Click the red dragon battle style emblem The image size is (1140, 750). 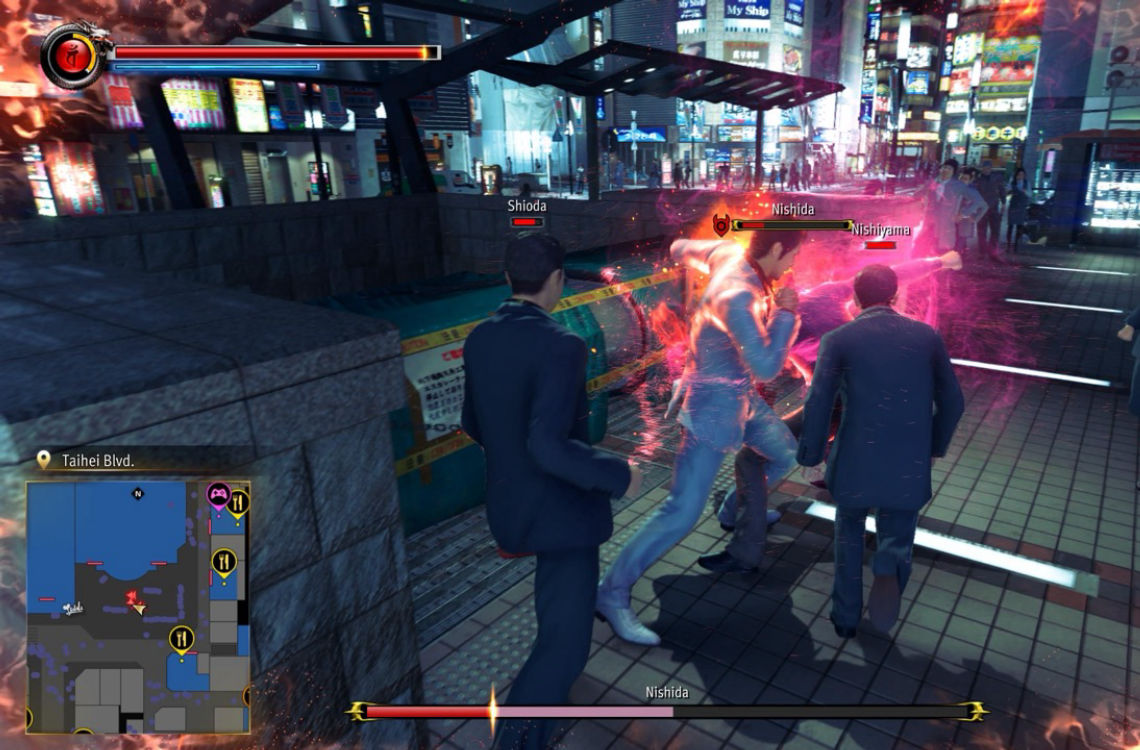(x=70, y=56)
